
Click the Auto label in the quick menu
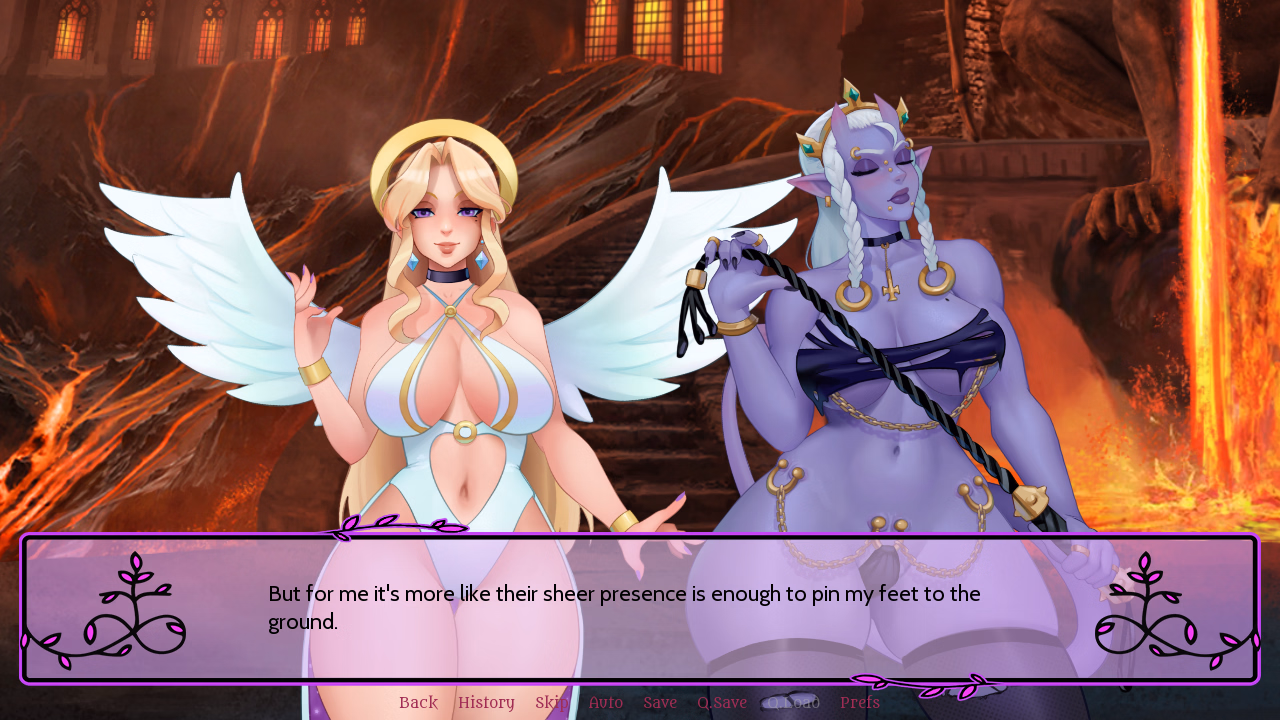605,702
